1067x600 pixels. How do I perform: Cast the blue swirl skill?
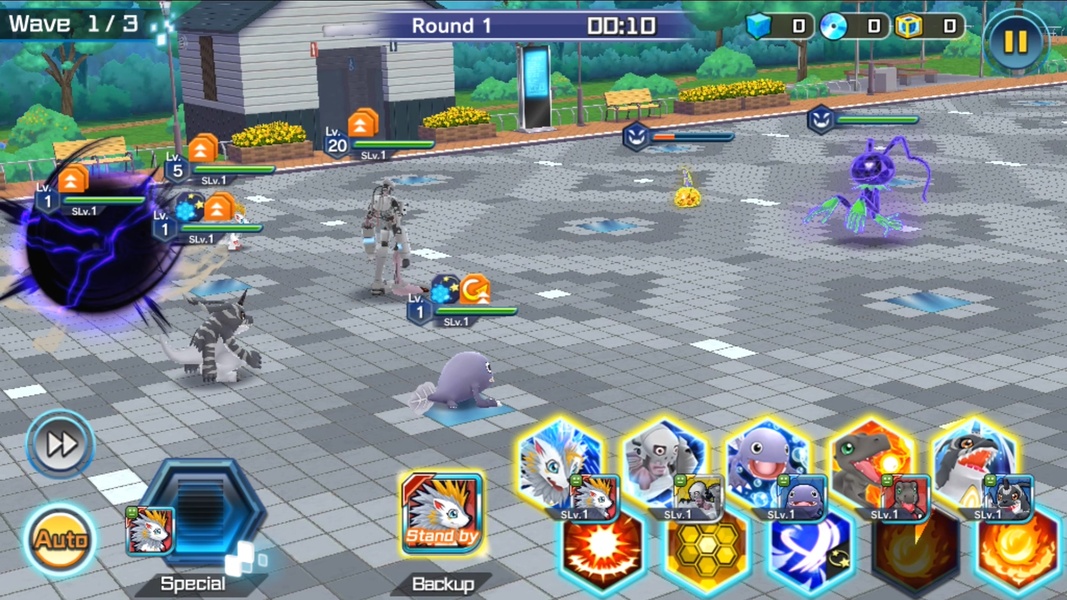pos(811,551)
